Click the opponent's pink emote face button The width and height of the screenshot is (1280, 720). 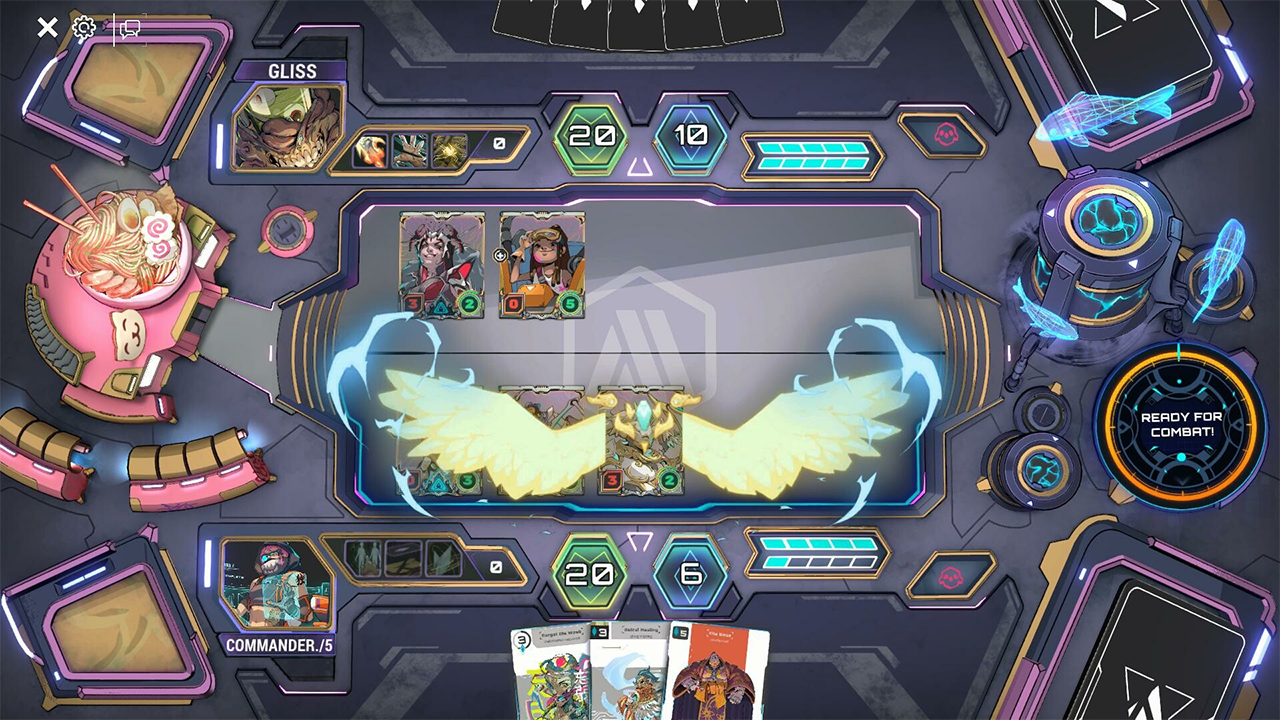[942, 135]
